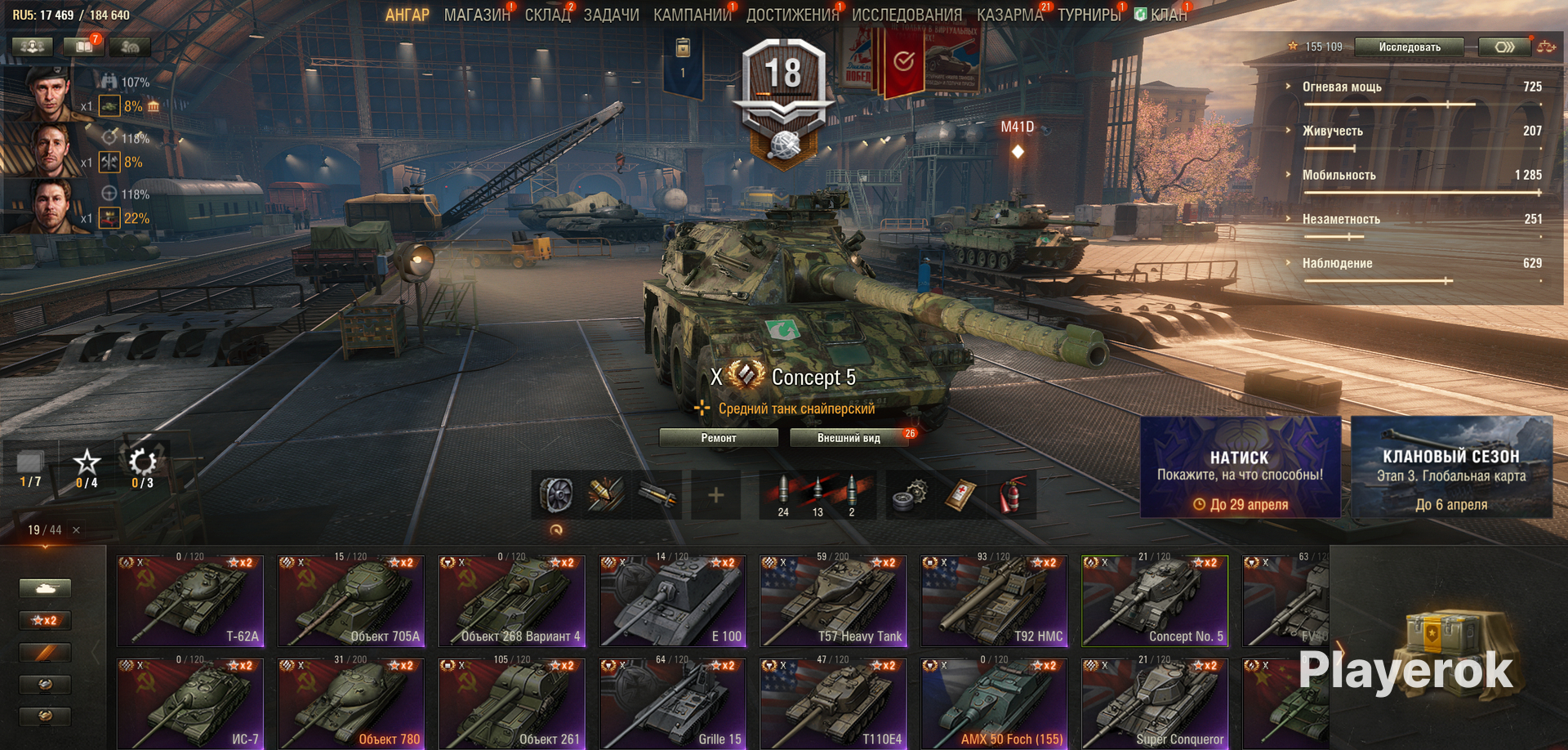Viewport: 1568px width, 750px height.
Task: Select the ИС-7 tank card
Action: 190,703
